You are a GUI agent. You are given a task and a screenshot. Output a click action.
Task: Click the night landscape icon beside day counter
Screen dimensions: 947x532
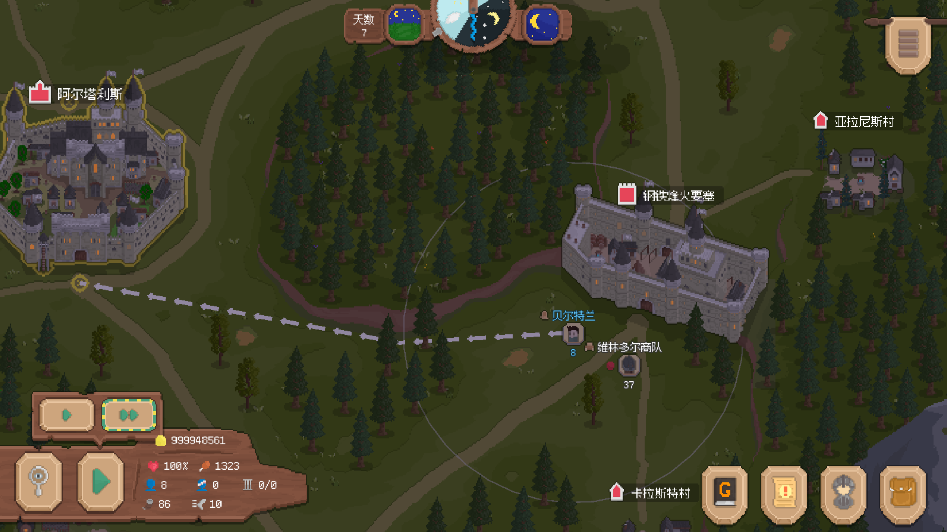click(405, 24)
